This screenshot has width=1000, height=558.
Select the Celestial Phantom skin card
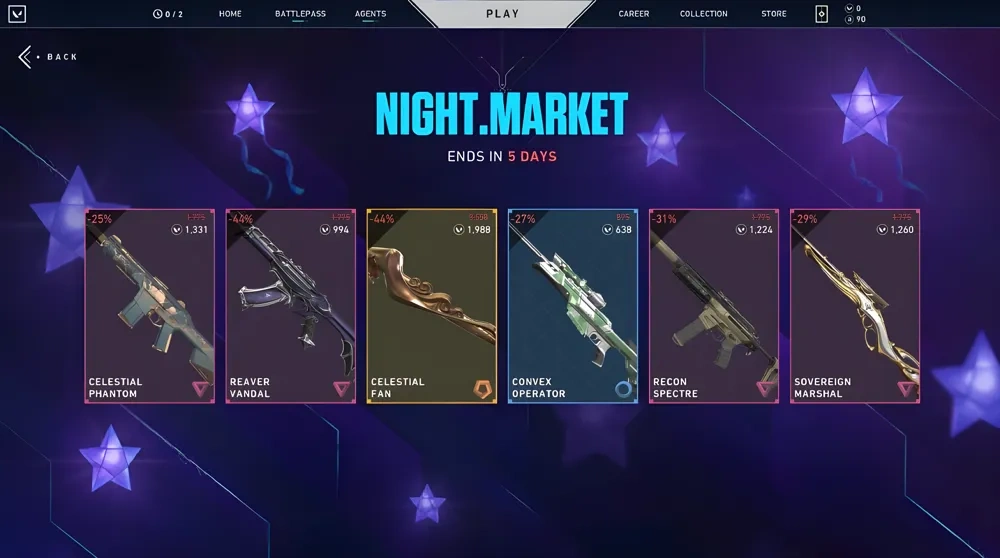(150, 306)
